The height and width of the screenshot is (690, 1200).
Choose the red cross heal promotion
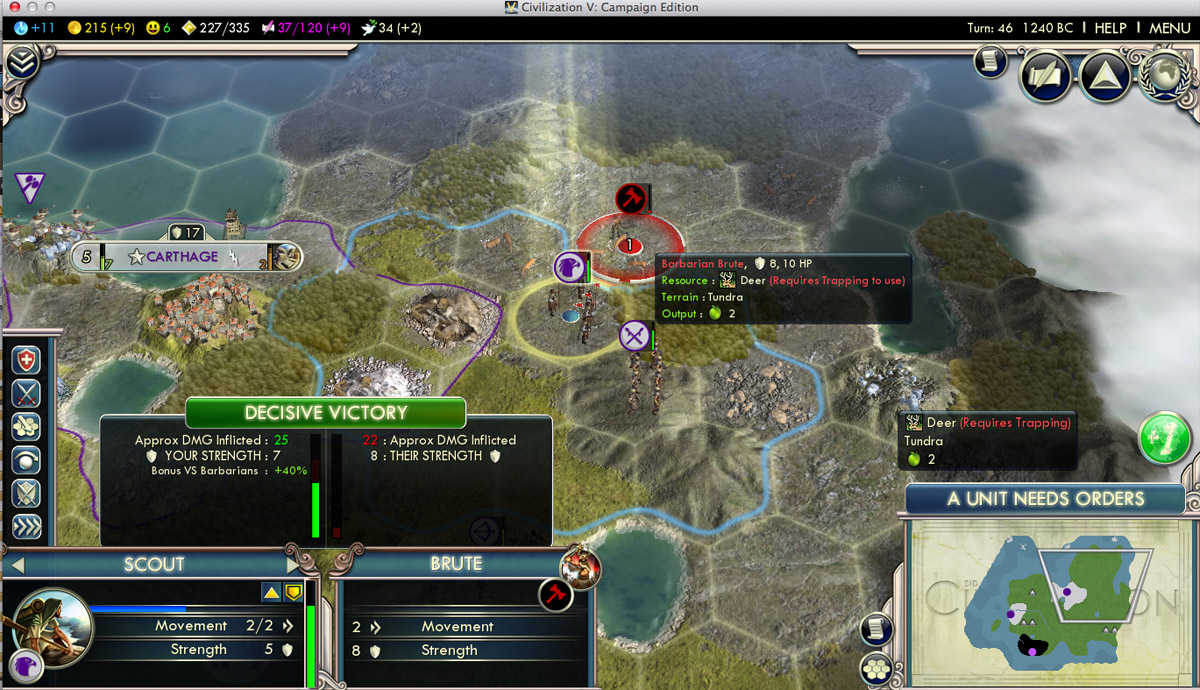(x=26, y=361)
